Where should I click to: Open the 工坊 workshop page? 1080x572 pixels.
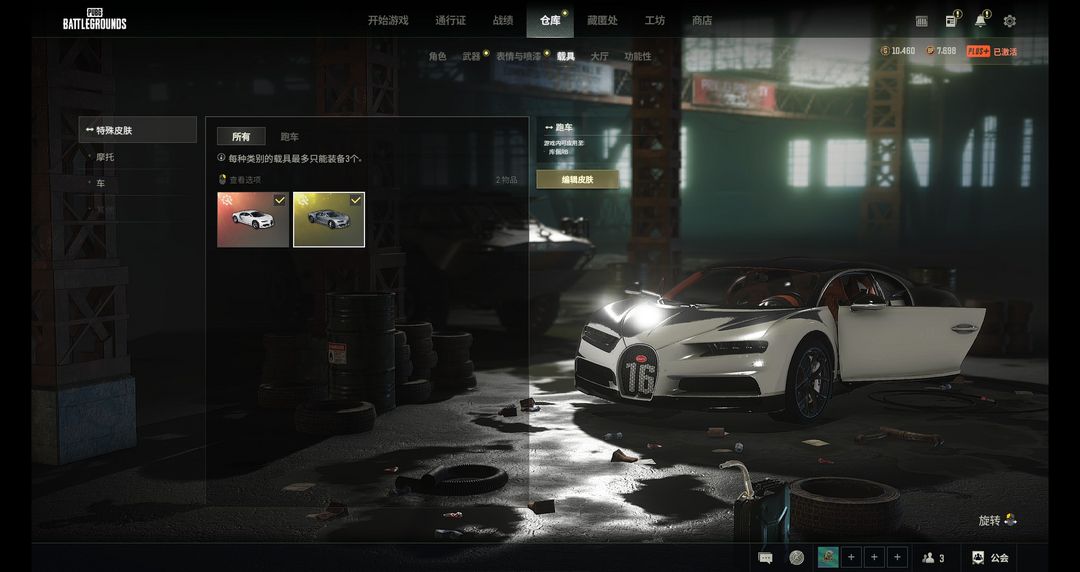click(655, 20)
